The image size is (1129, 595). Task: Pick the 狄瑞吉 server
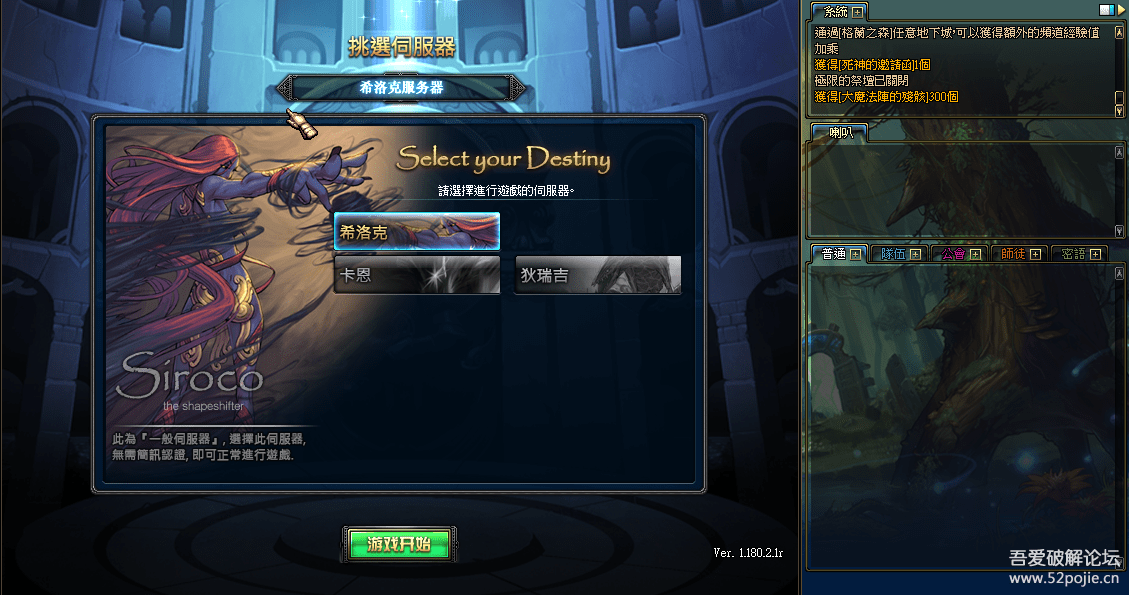tap(598, 275)
